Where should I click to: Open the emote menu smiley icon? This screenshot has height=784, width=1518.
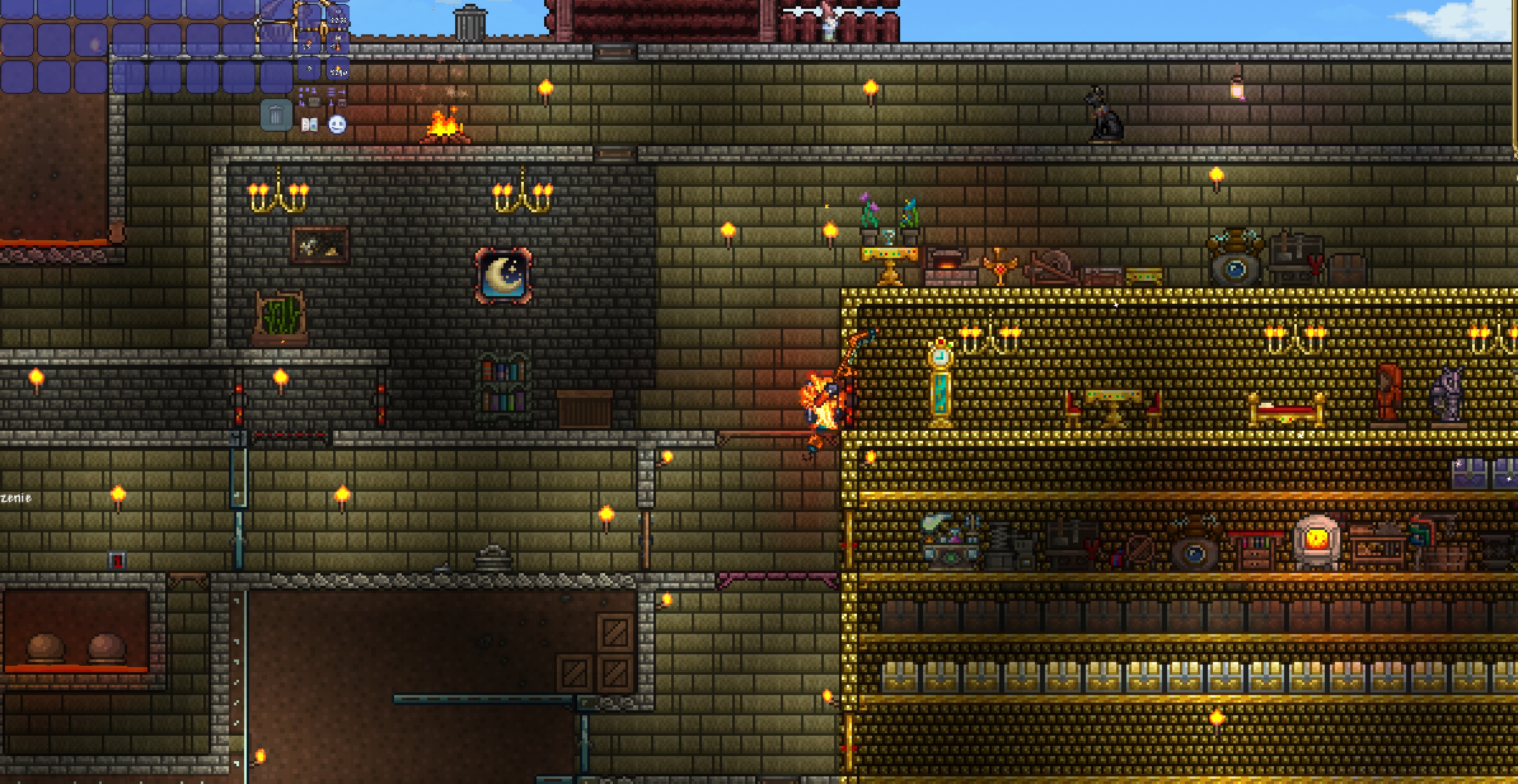coord(337,125)
